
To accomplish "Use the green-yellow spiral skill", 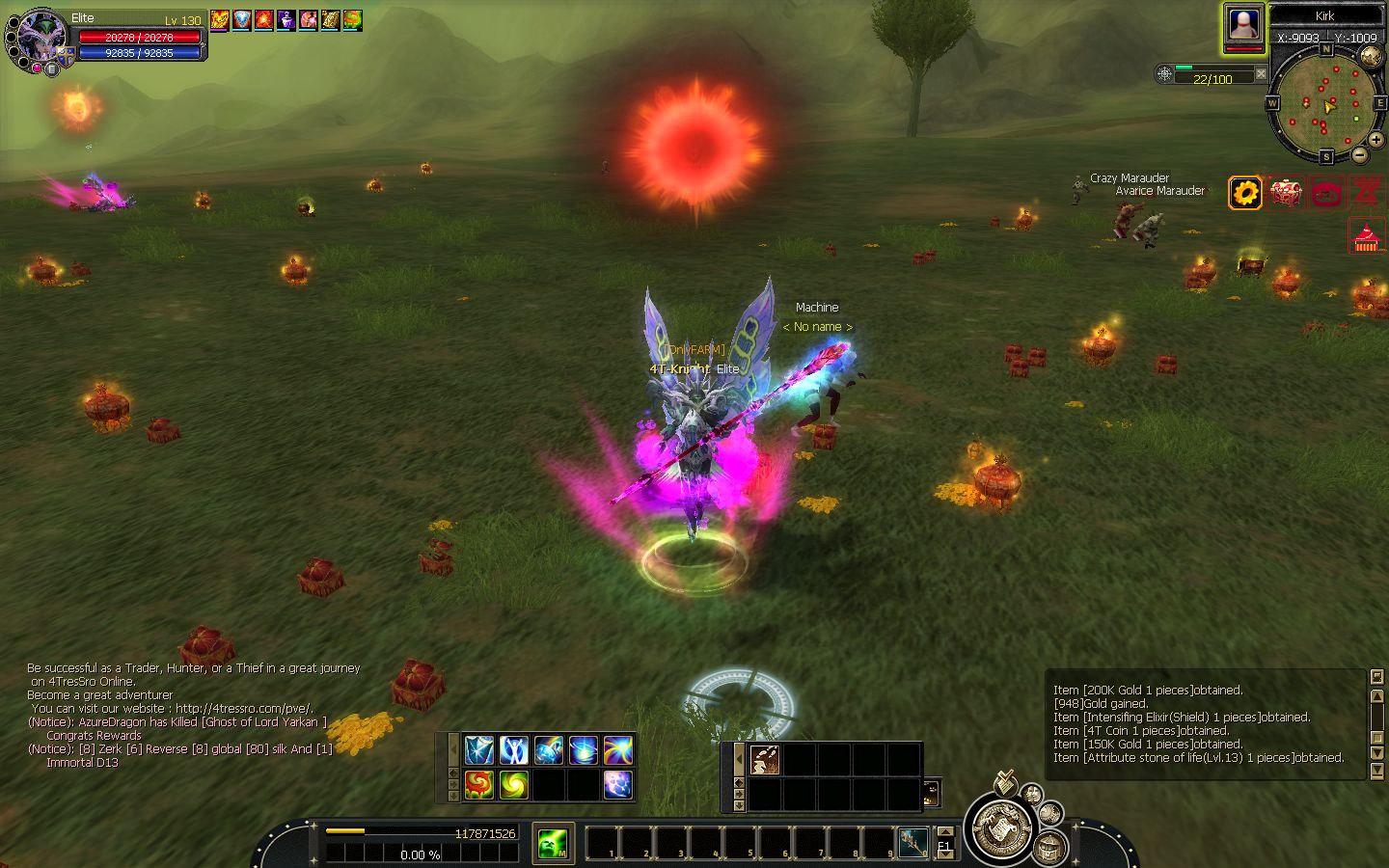I will click(x=514, y=784).
